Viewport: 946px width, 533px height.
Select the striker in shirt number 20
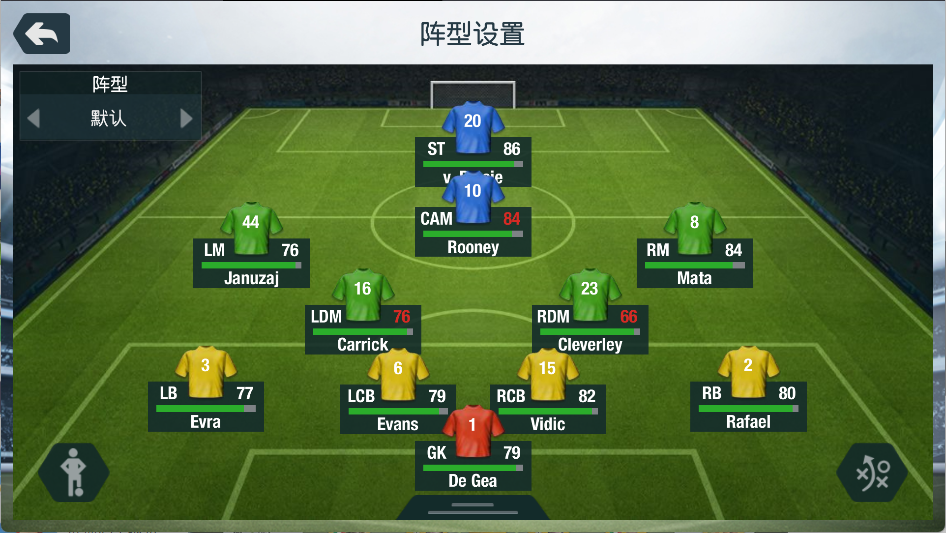[473, 128]
